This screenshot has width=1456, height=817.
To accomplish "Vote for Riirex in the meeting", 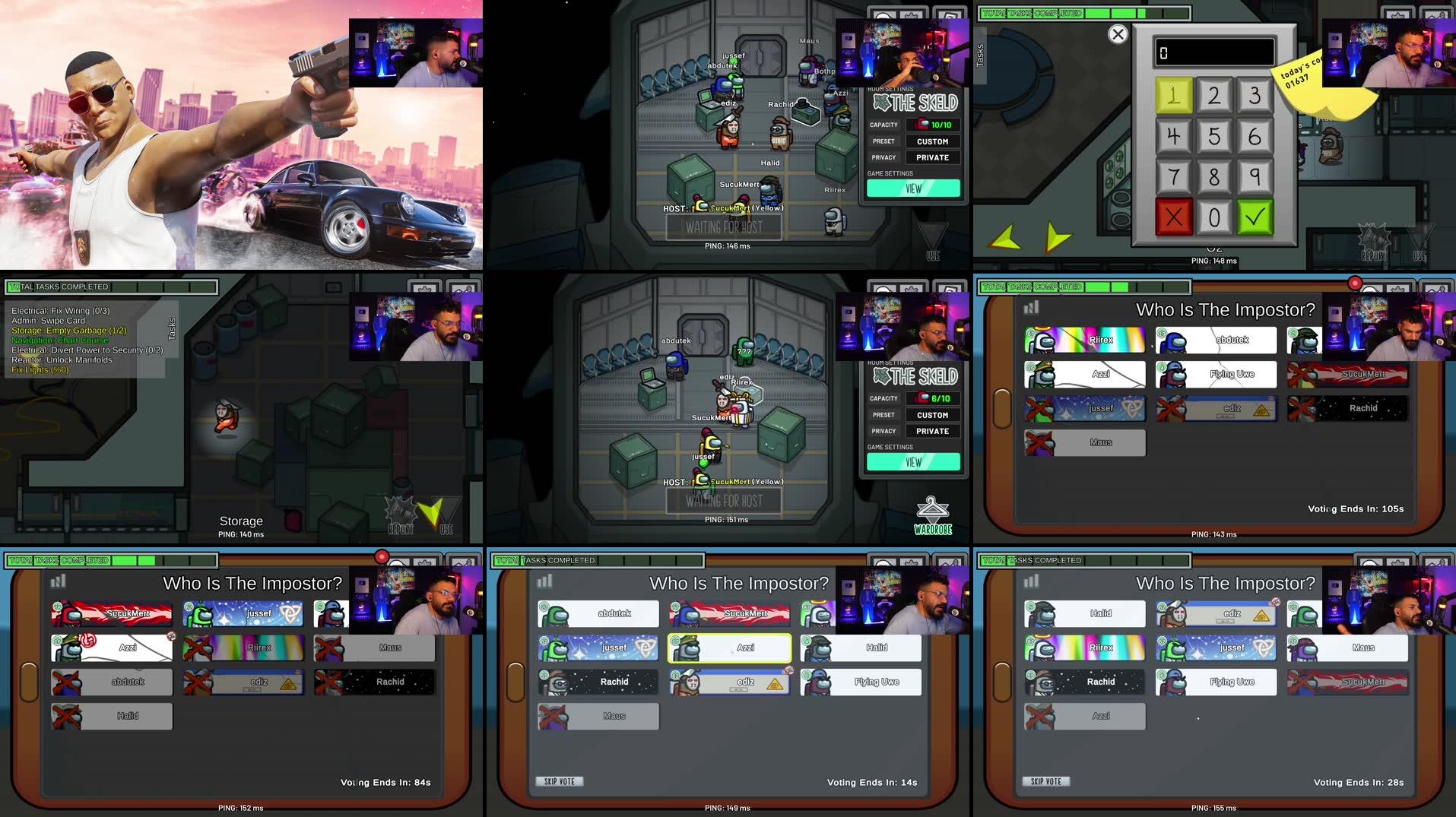I will pos(1084,340).
